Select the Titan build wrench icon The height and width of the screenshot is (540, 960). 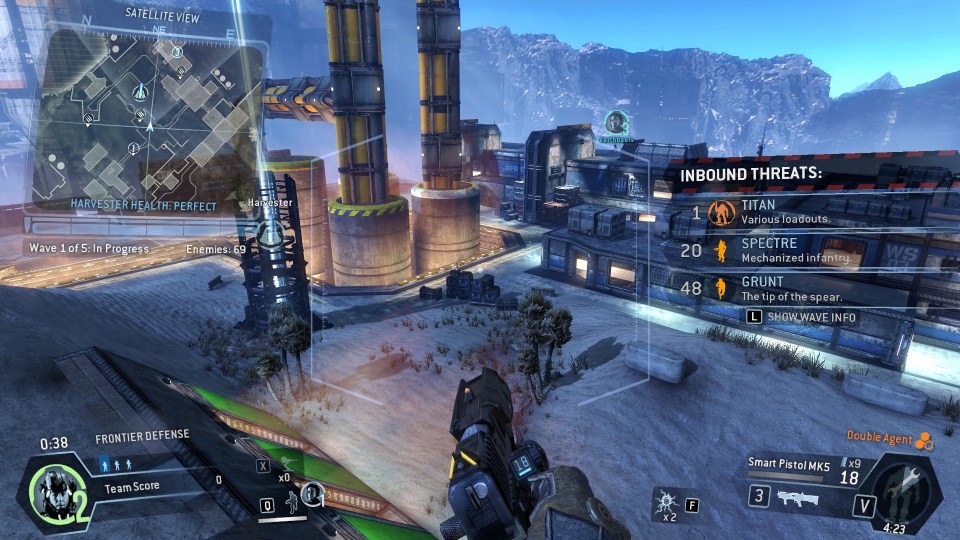pyautogui.click(x=906, y=488)
